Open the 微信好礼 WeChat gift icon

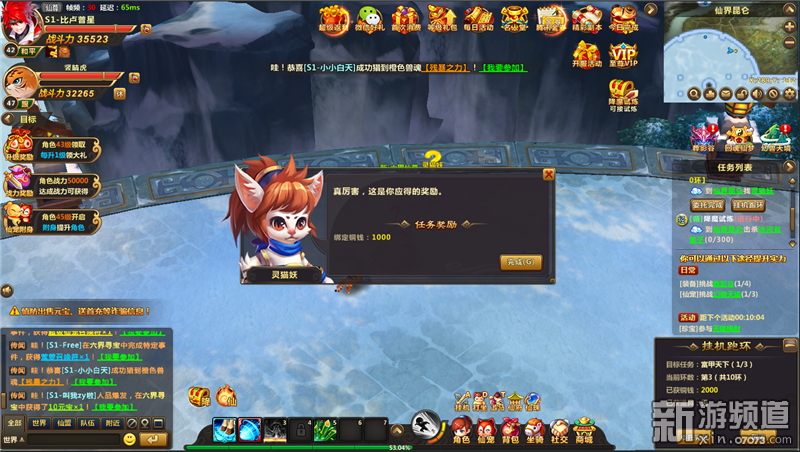[x=371, y=18]
